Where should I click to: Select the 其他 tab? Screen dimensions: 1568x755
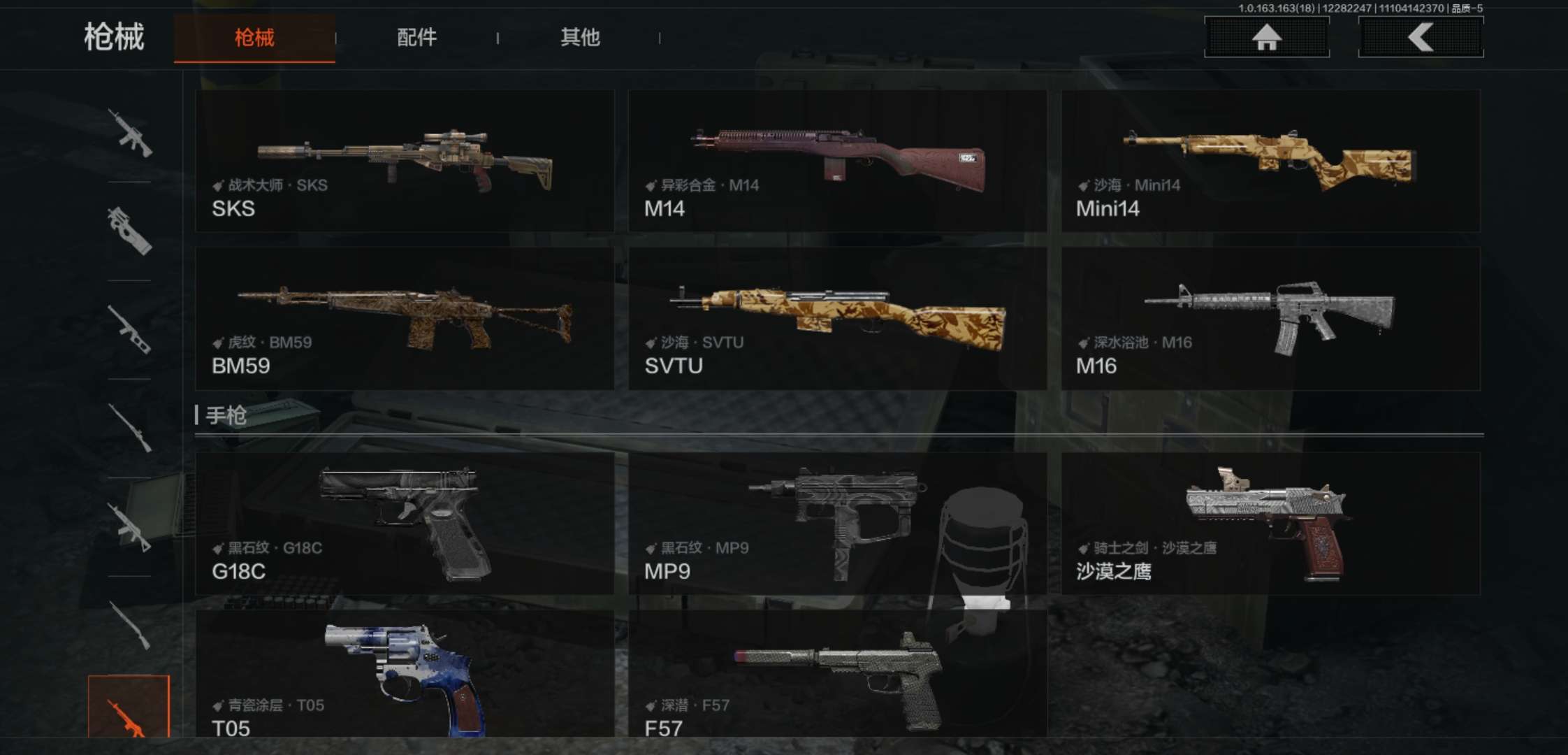click(x=580, y=38)
